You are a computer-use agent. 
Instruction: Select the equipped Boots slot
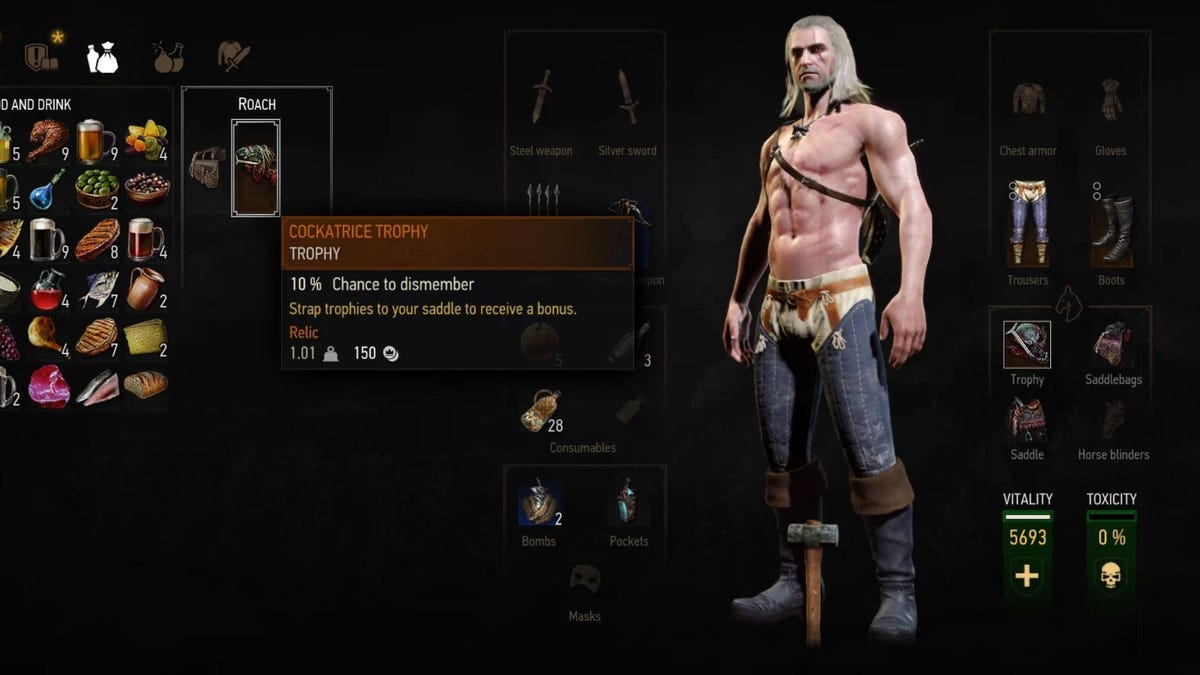click(x=1111, y=226)
